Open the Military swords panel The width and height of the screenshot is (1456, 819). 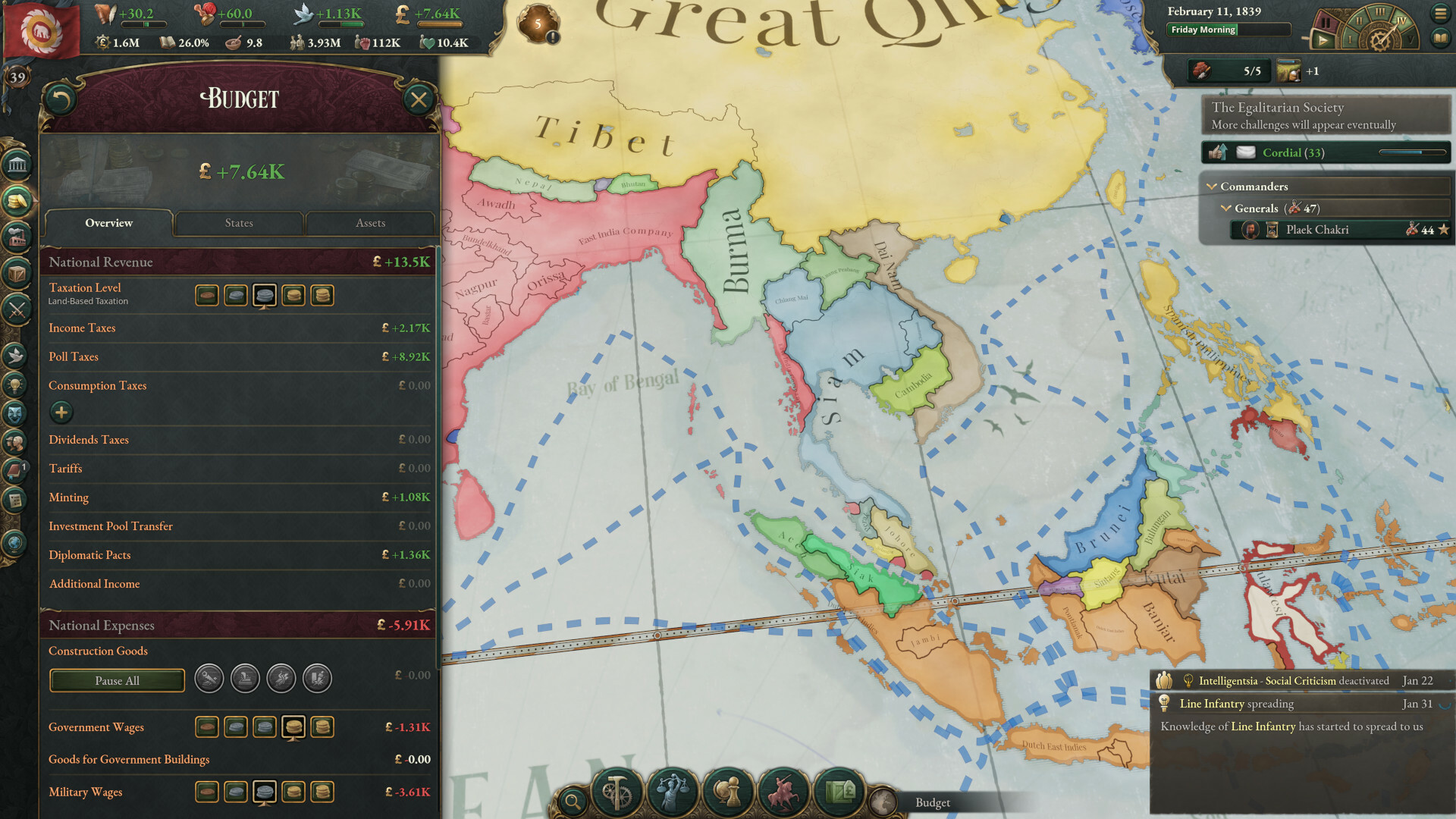click(x=17, y=307)
